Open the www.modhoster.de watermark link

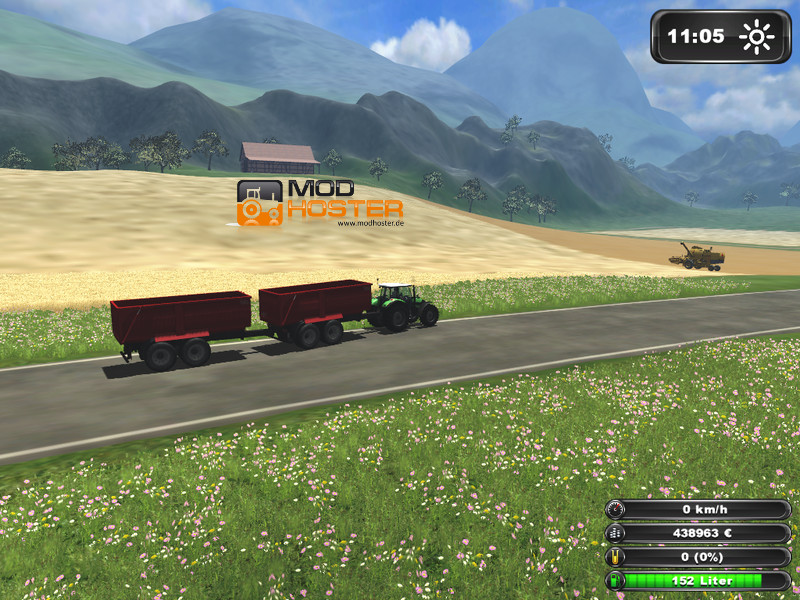point(369,223)
